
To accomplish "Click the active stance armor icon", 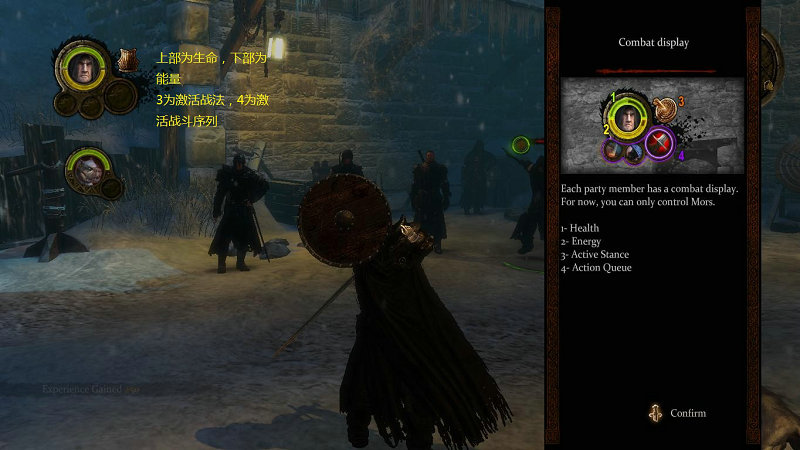I will [x=127, y=60].
